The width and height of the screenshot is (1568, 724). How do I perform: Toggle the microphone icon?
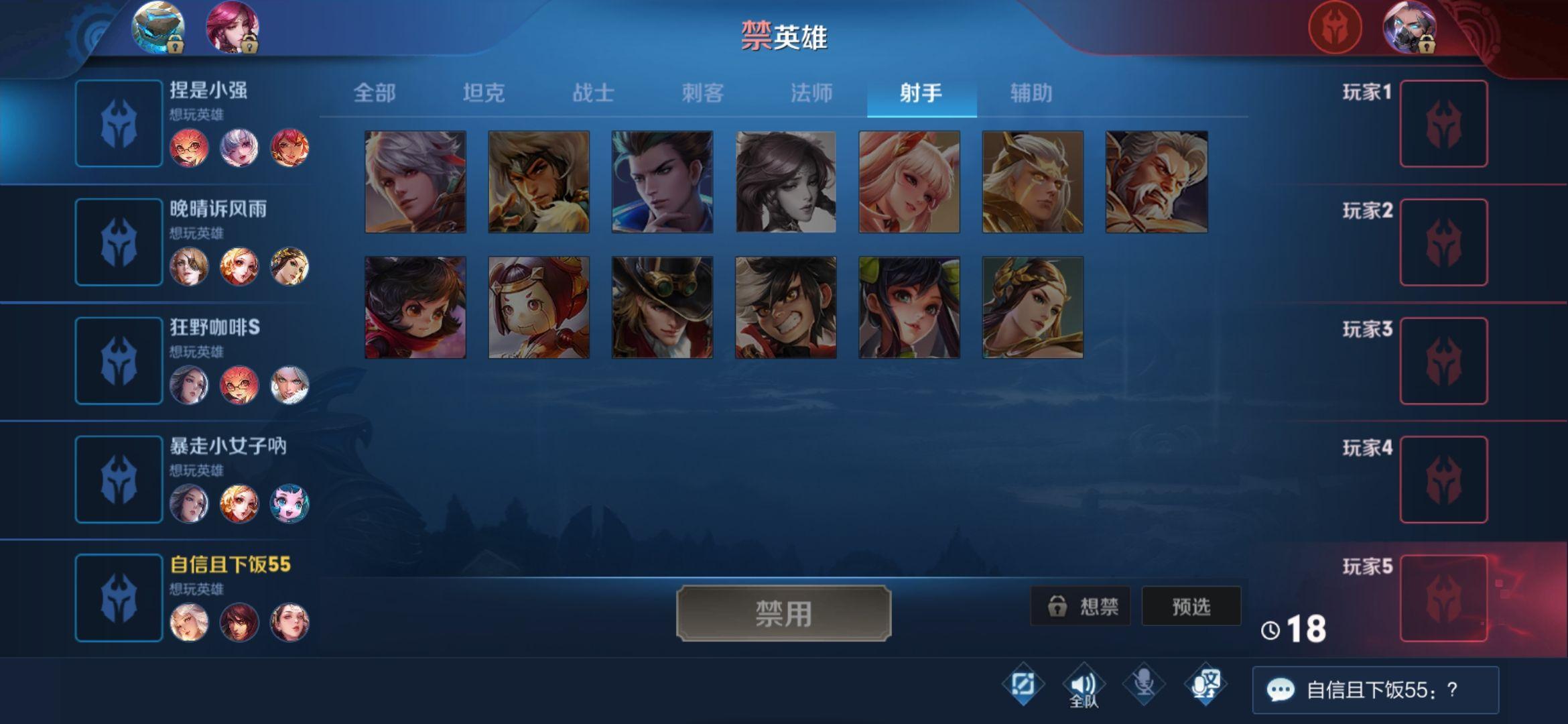tap(1144, 684)
